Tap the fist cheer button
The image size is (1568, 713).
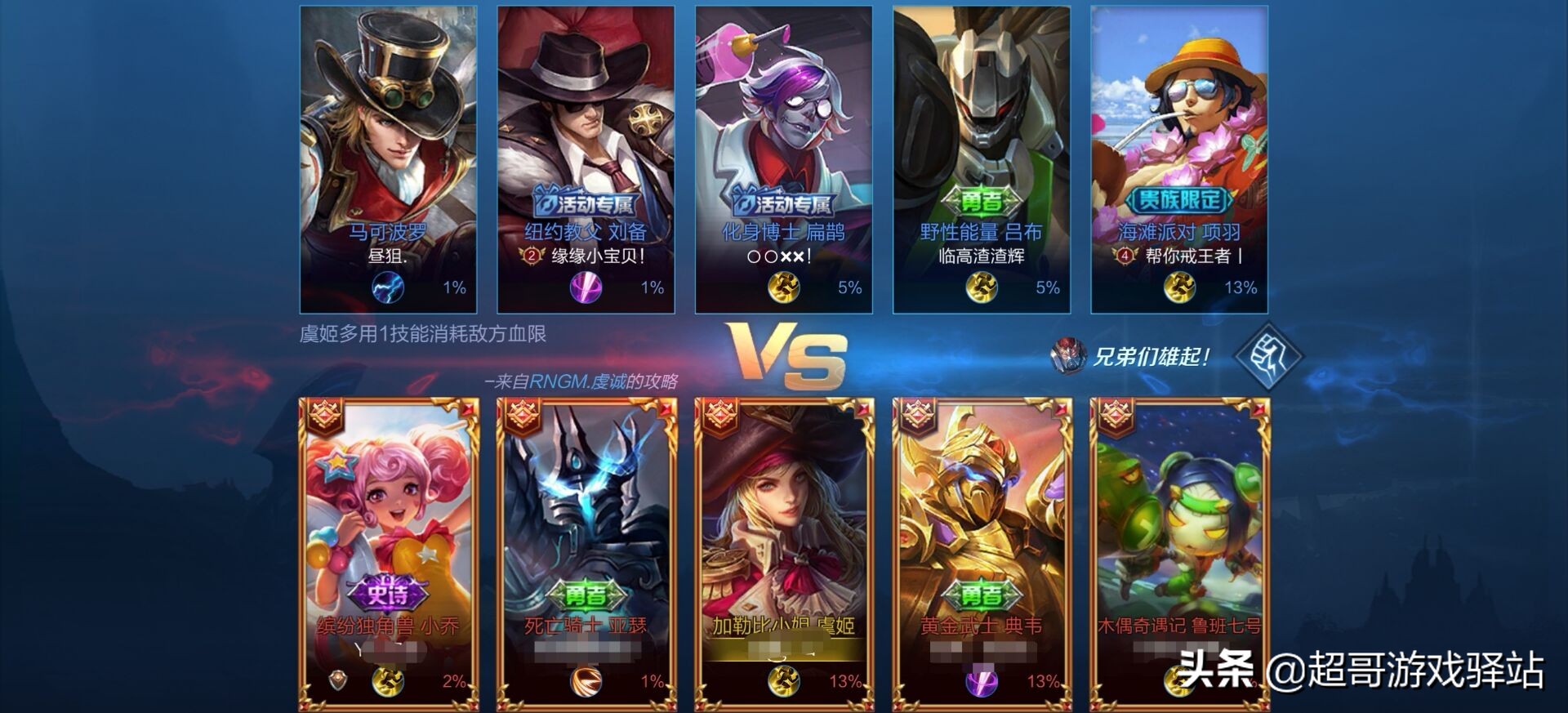point(1267,356)
